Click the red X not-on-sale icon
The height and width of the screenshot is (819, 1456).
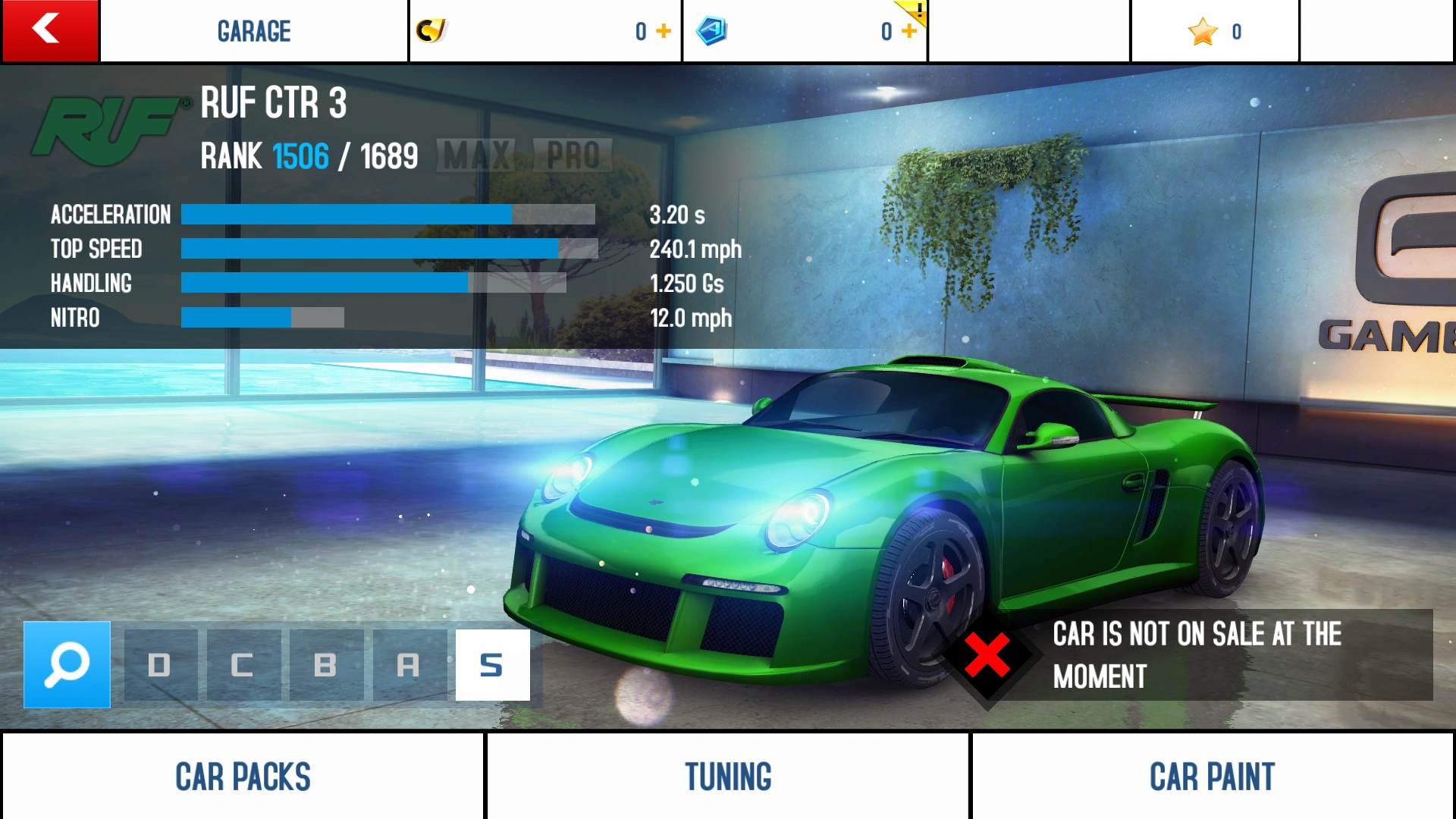(x=986, y=657)
